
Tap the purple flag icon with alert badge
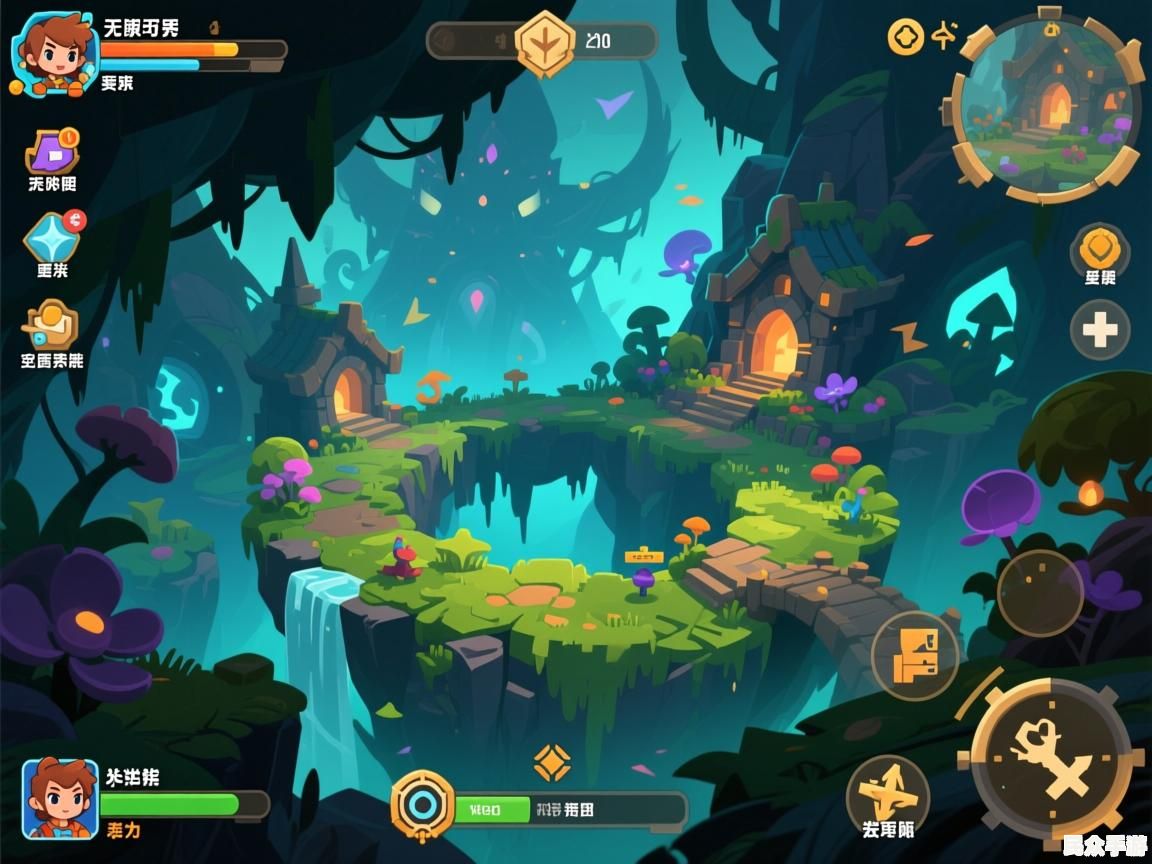click(52, 151)
